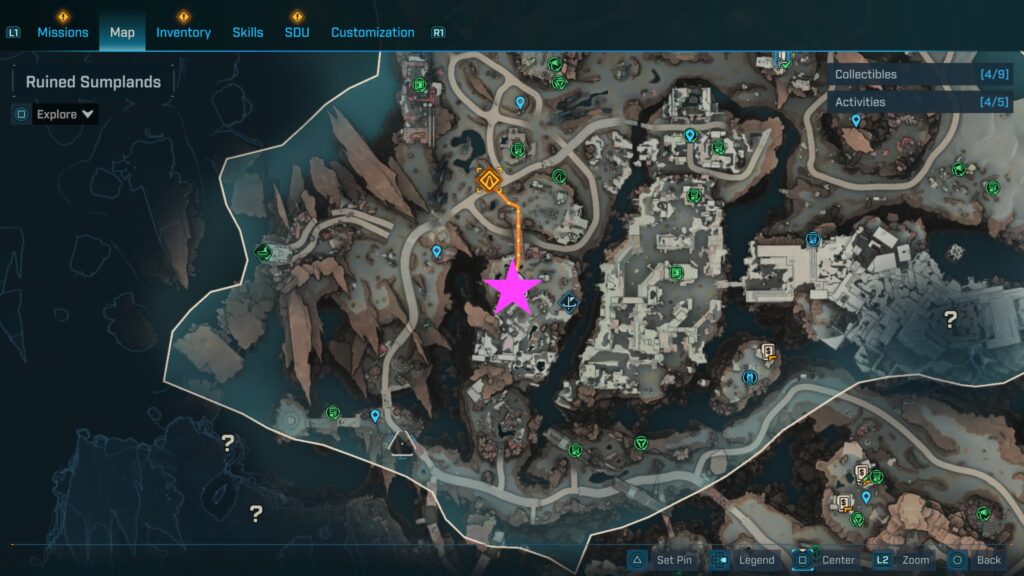This screenshot has height=576, width=1024.
Task: Click the Ruined Sumplands region title
Action: (93, 82)
